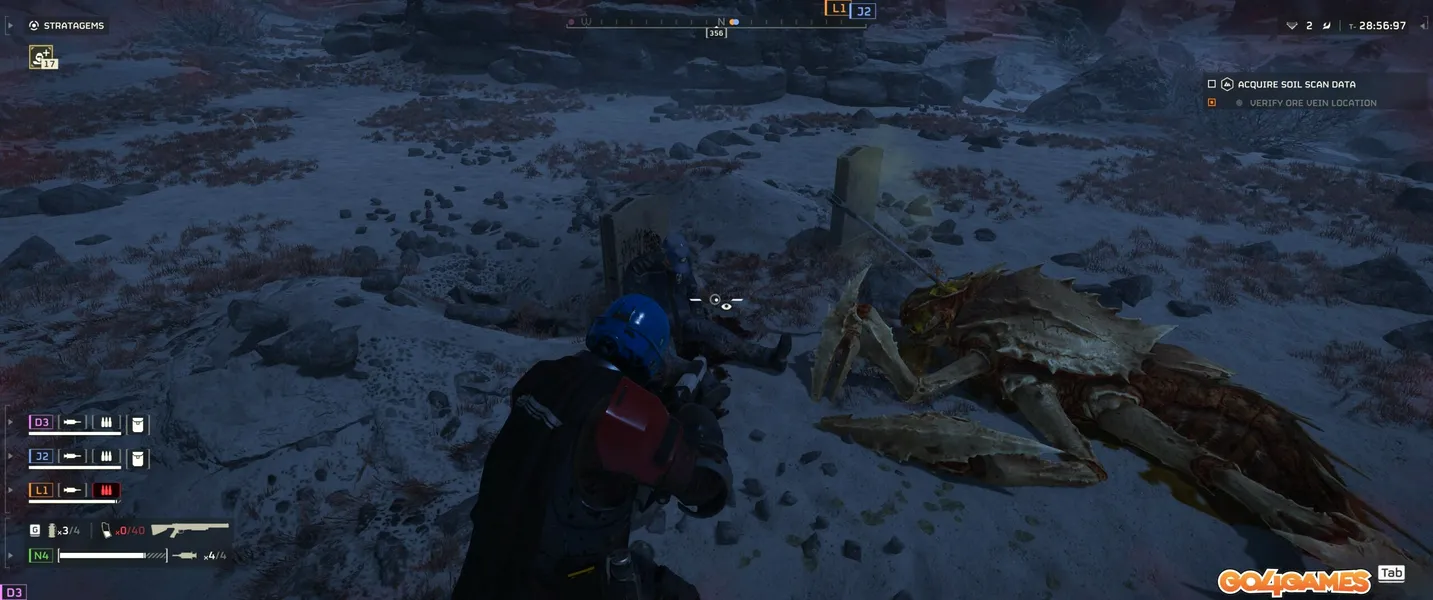Click squad member L1's name tag
The width and height of the screenshot is (1433, 600).
coord(41,490)
